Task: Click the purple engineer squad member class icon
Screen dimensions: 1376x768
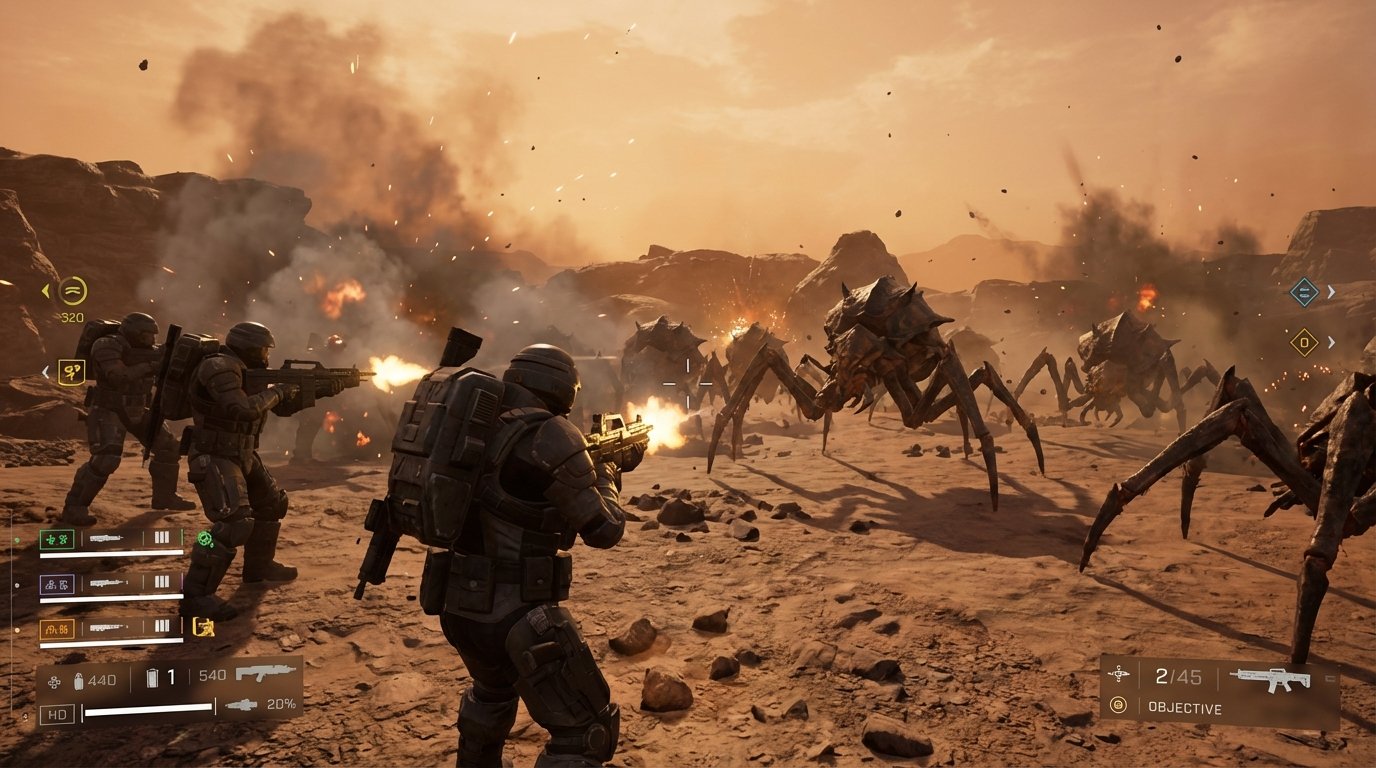Action: point(58,582)
